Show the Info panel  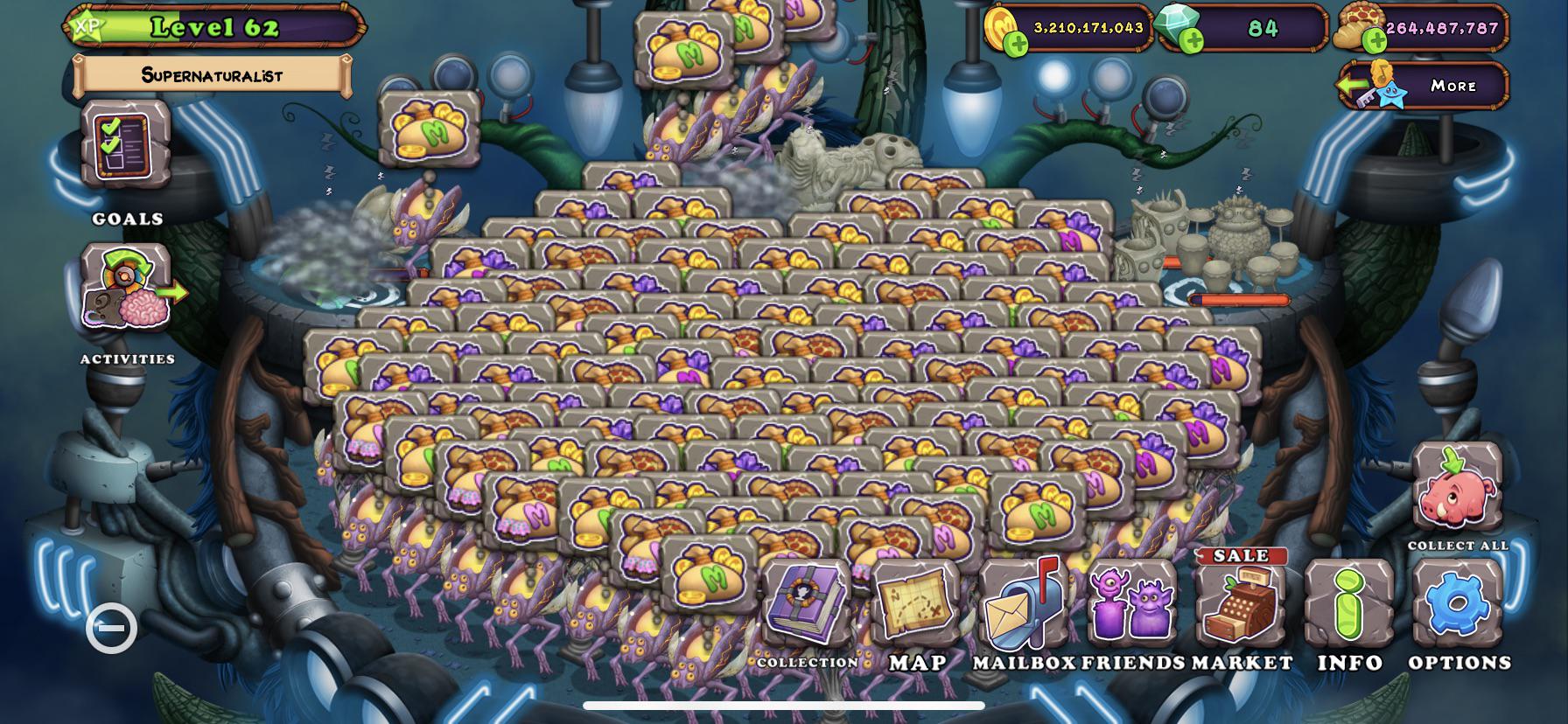(x=1349, y=605)
